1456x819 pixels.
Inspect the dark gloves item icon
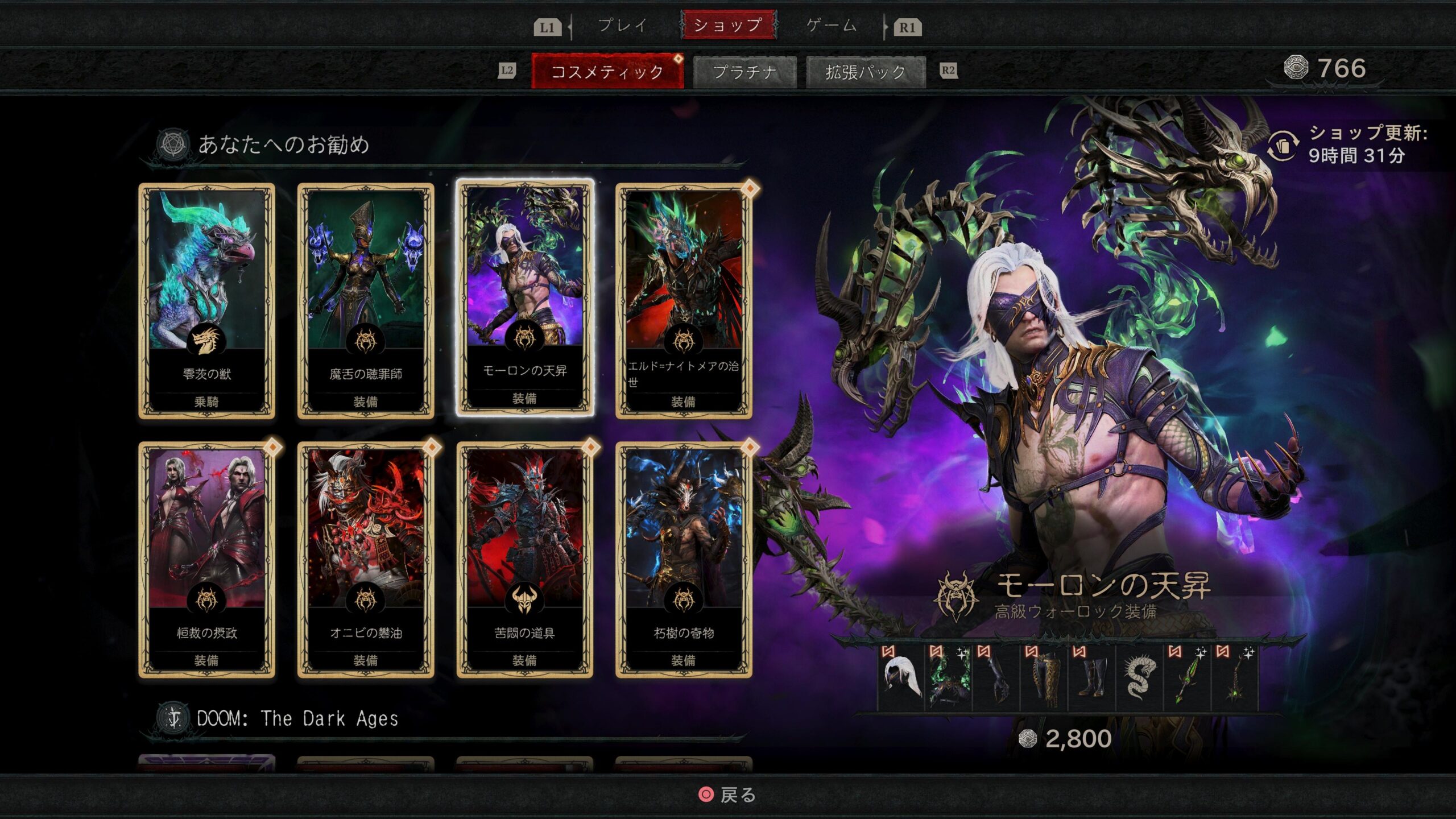tap(996, 678)
